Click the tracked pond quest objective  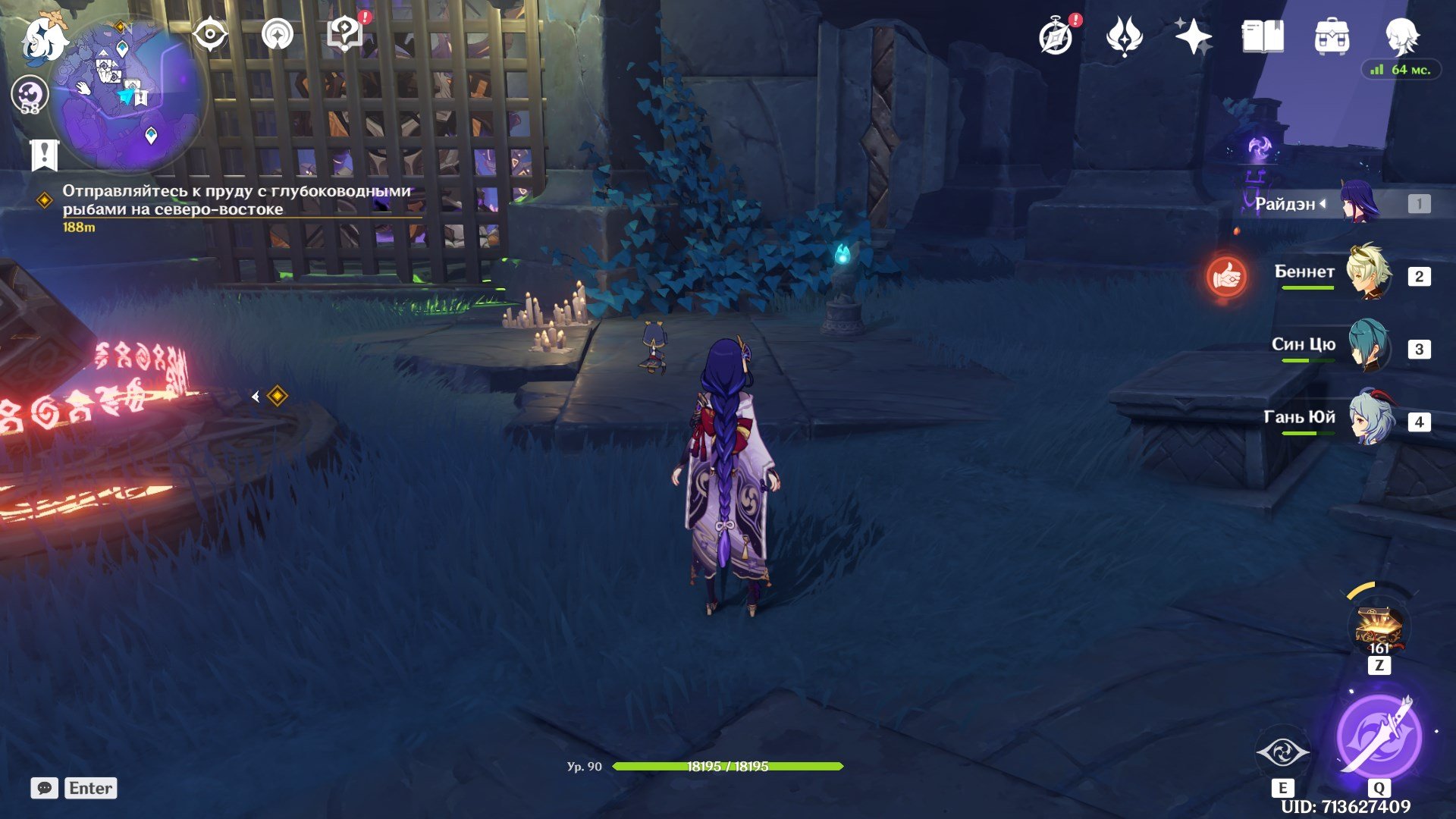(236, 200)
